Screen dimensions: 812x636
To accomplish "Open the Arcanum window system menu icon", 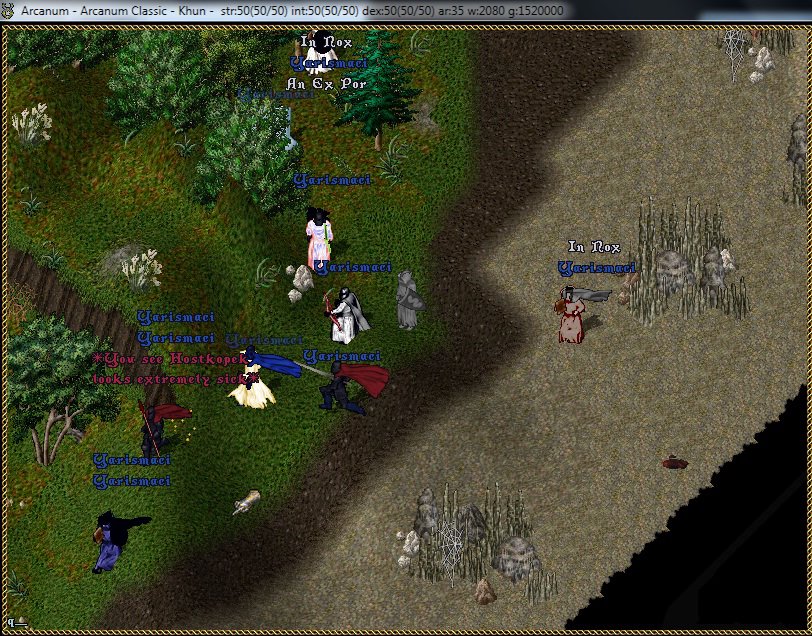I will coord(10,10).
